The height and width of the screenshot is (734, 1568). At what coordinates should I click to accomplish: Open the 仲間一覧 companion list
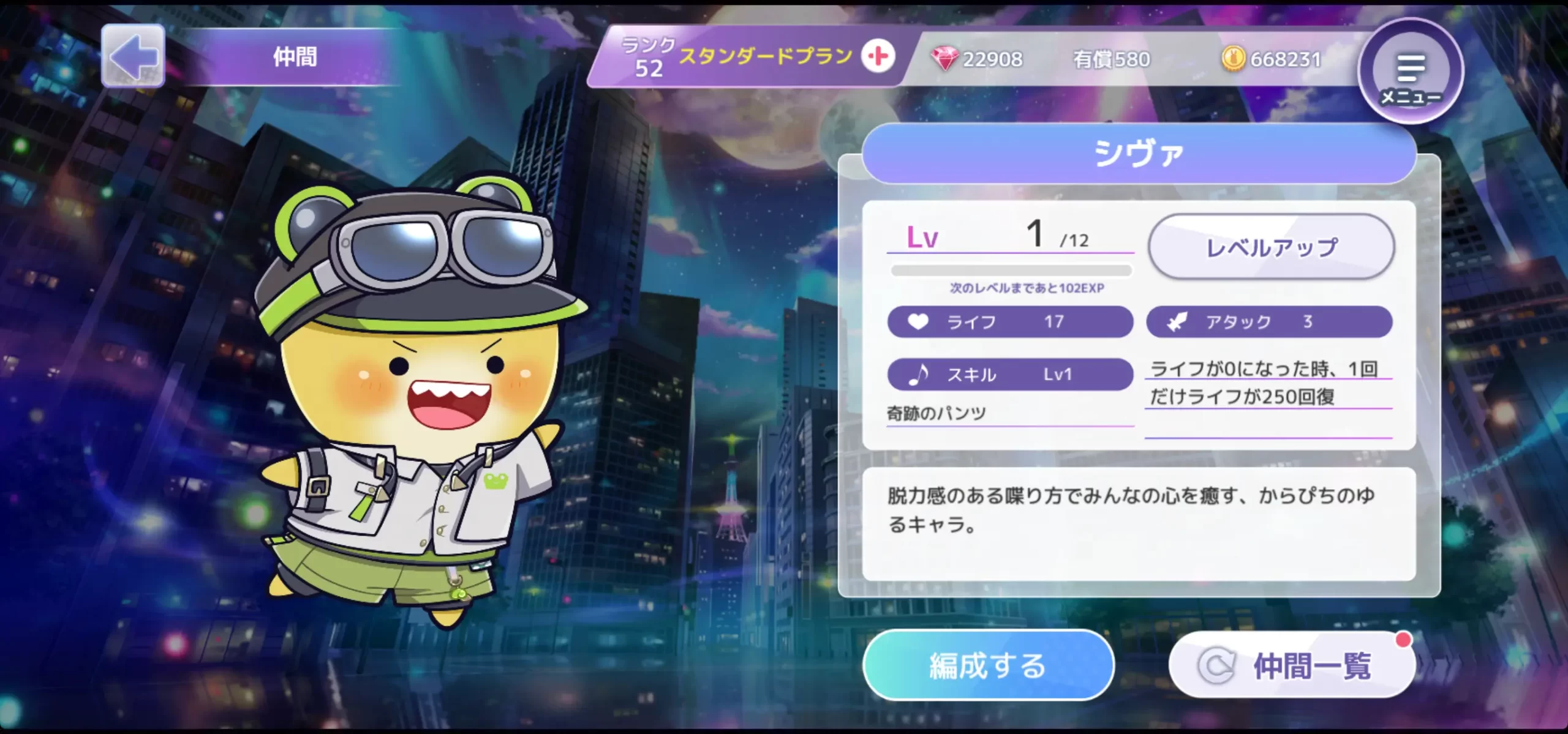click(x=1292, y=665)
